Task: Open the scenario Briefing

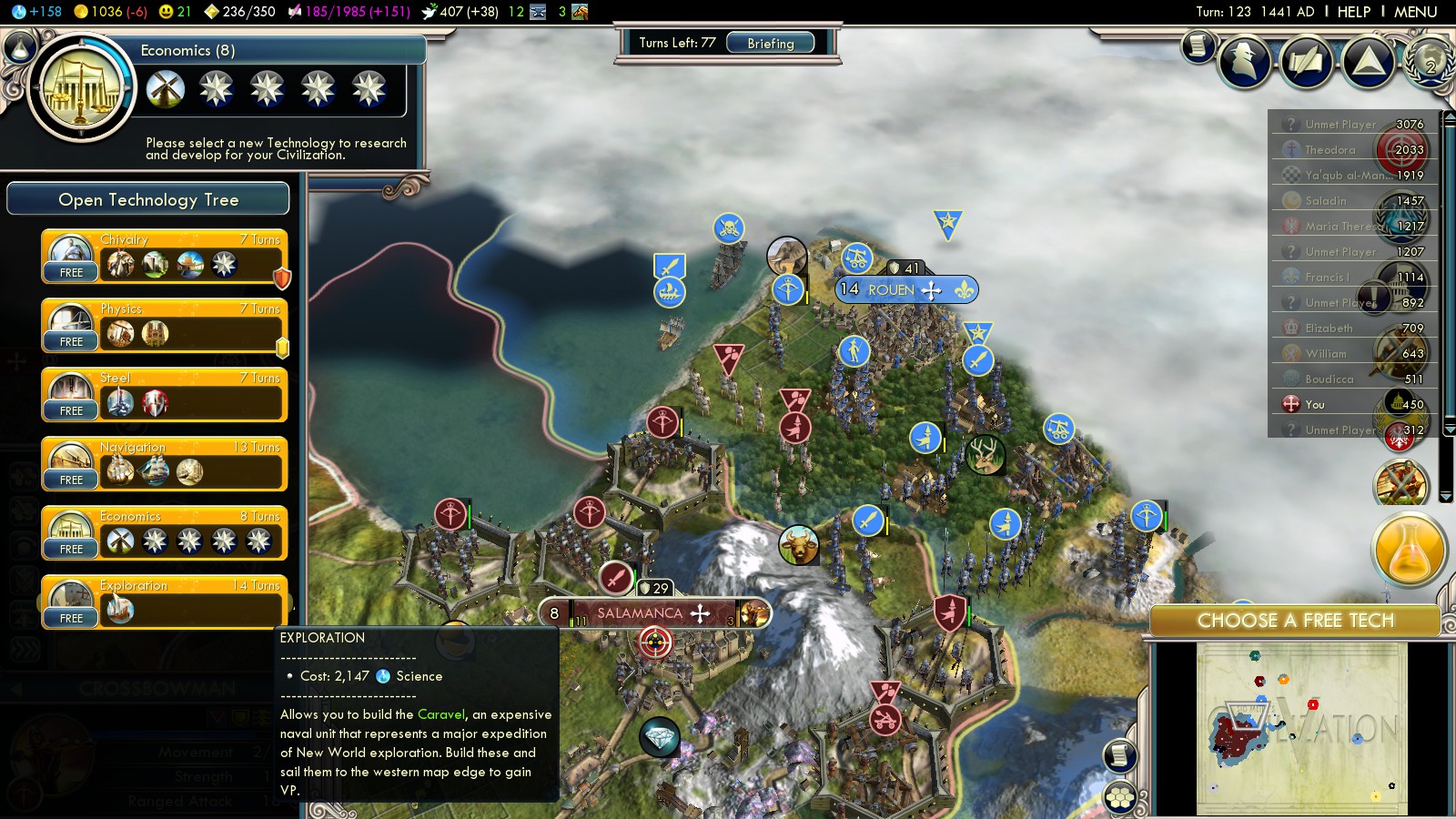Action: click(x=770, y=44)
